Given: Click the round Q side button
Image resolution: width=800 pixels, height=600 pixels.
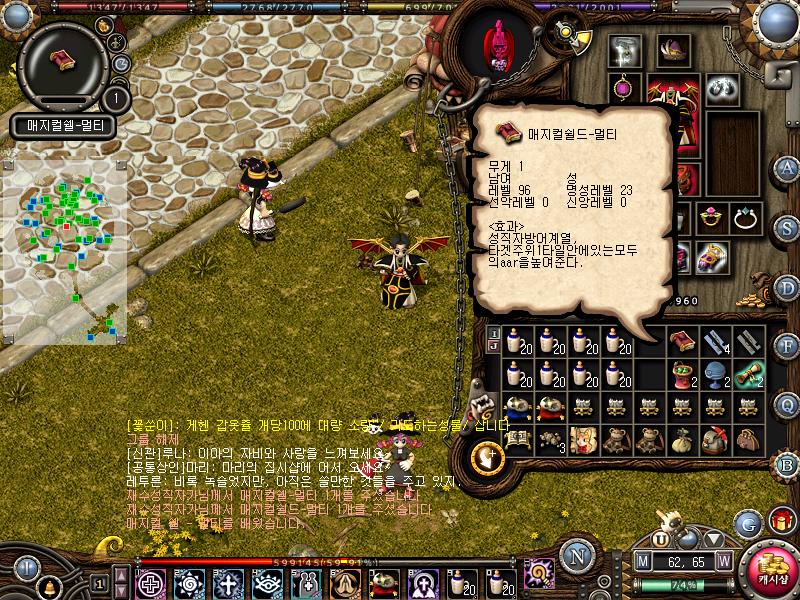Looking at the screenshot, I should [787, 404].
